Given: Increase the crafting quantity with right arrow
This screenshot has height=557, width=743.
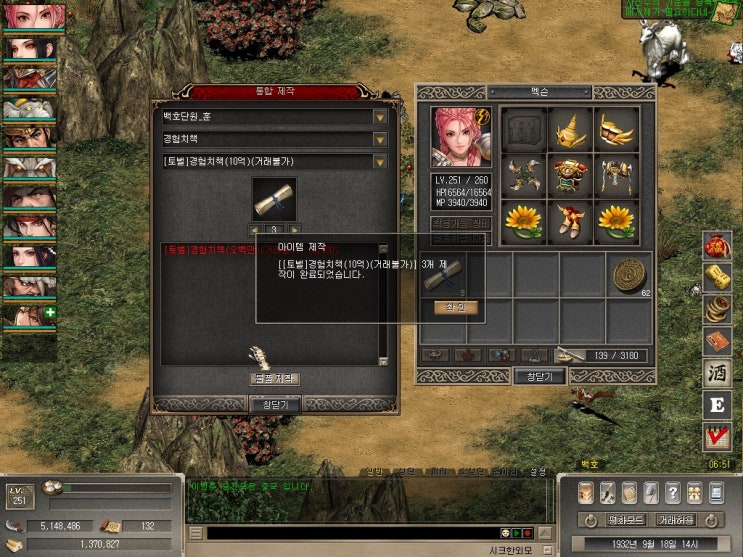Looking at the screenshot, I should (295, 230).
